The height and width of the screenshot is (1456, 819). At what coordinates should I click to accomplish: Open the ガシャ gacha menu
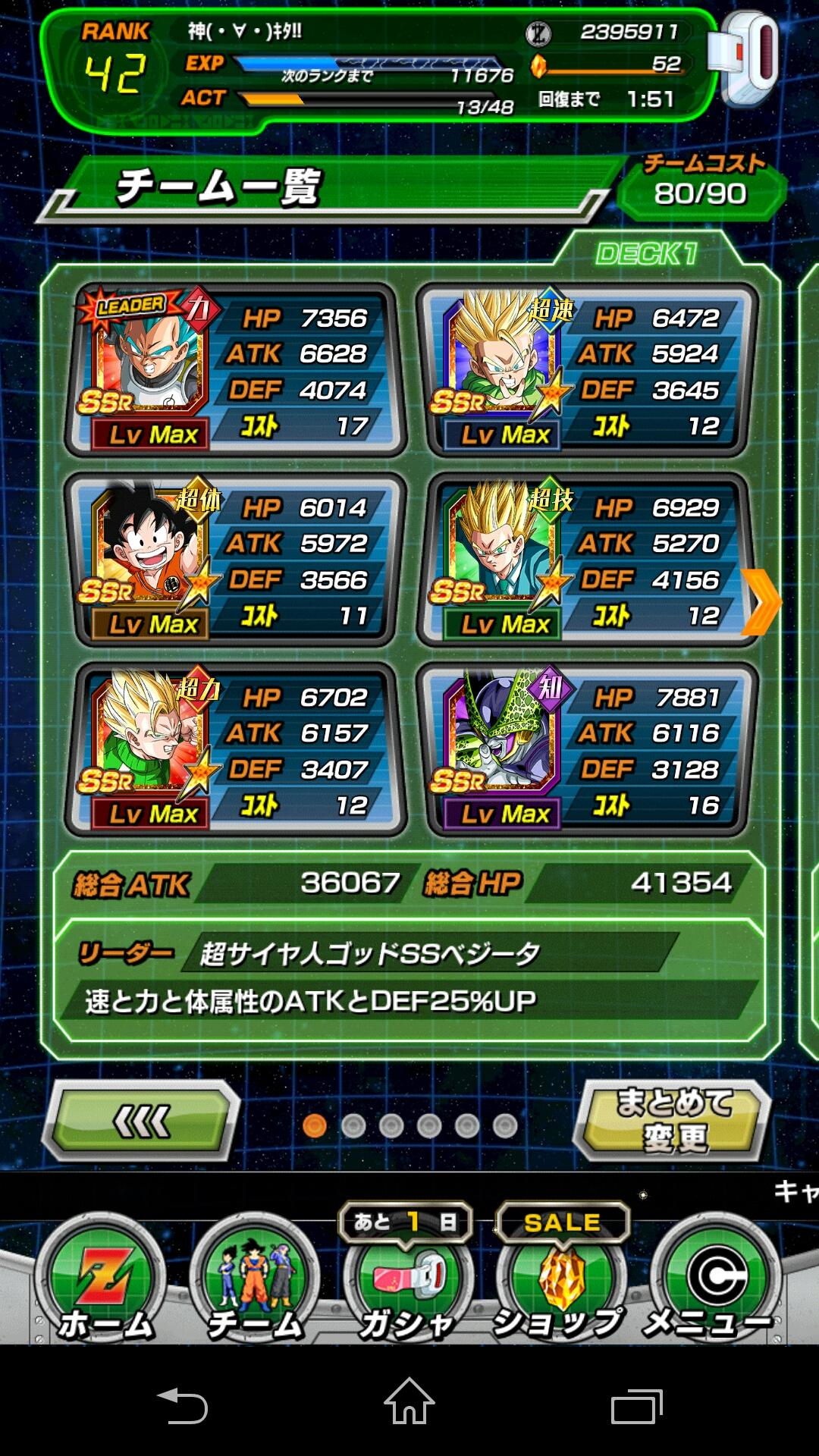pyautogui.click(x=408, y=1282)
